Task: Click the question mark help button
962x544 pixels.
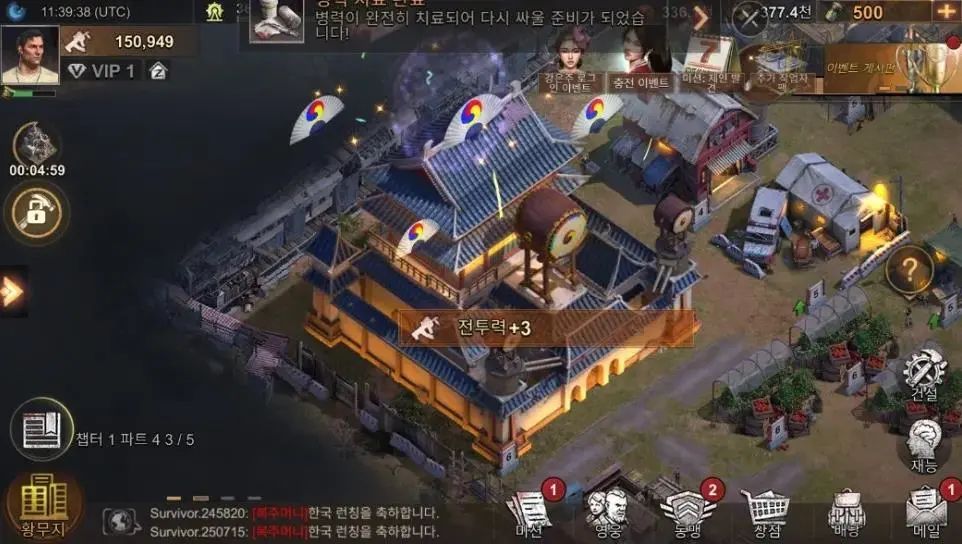Action: point(909,269)
